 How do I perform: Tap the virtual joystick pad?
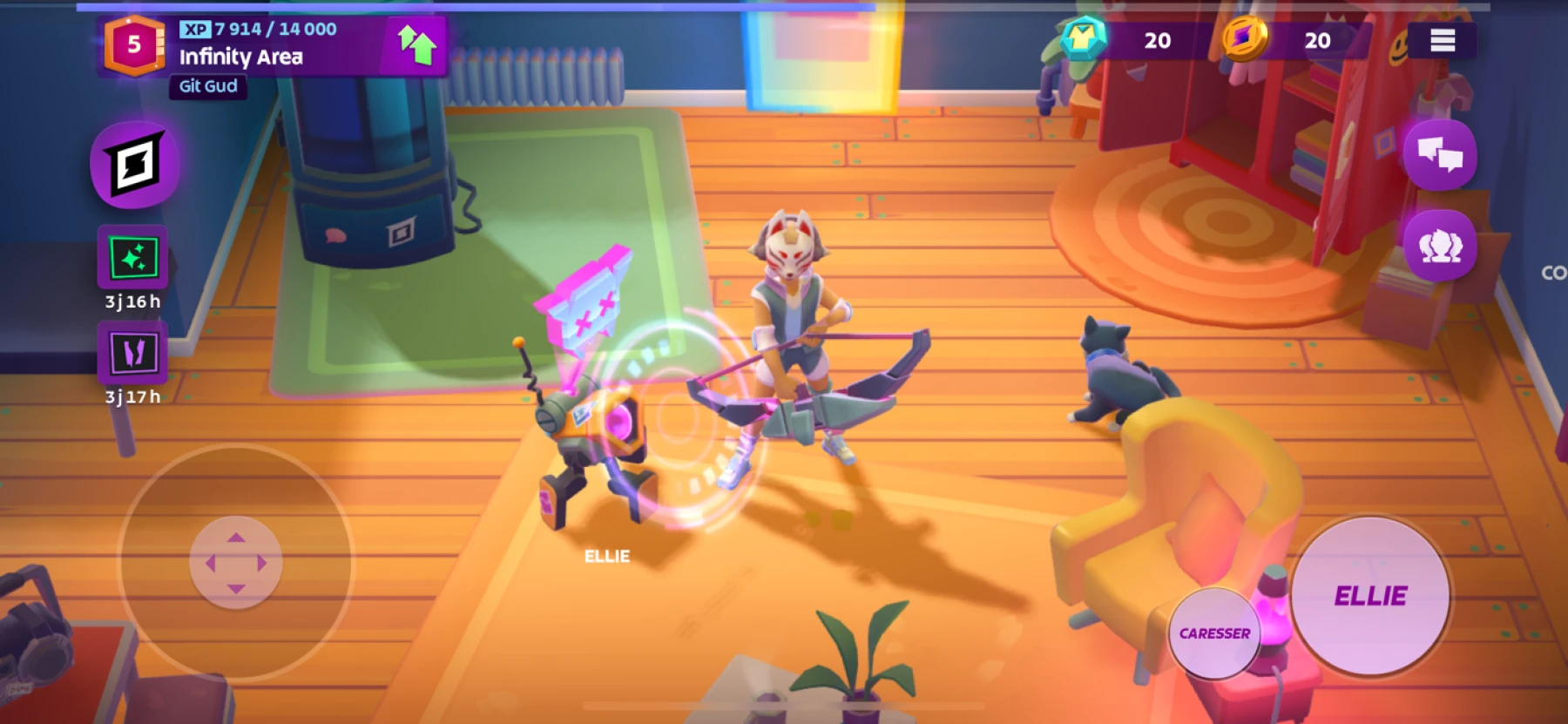[x=235, y=563]
